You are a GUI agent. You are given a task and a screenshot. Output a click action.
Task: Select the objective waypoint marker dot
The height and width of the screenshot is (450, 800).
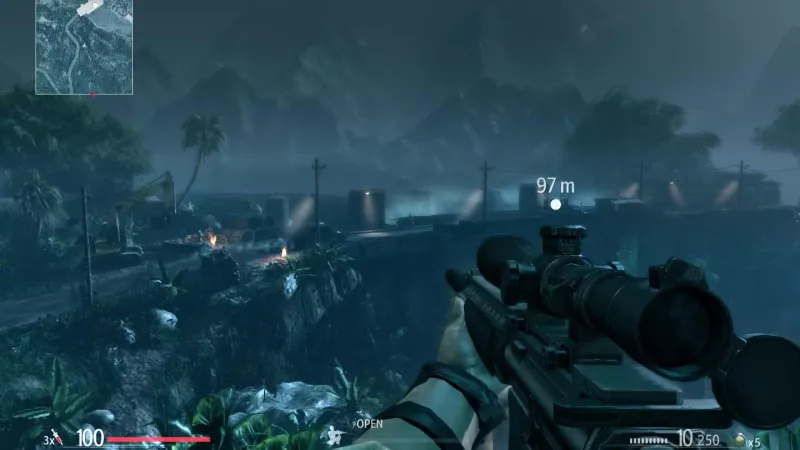556,204
